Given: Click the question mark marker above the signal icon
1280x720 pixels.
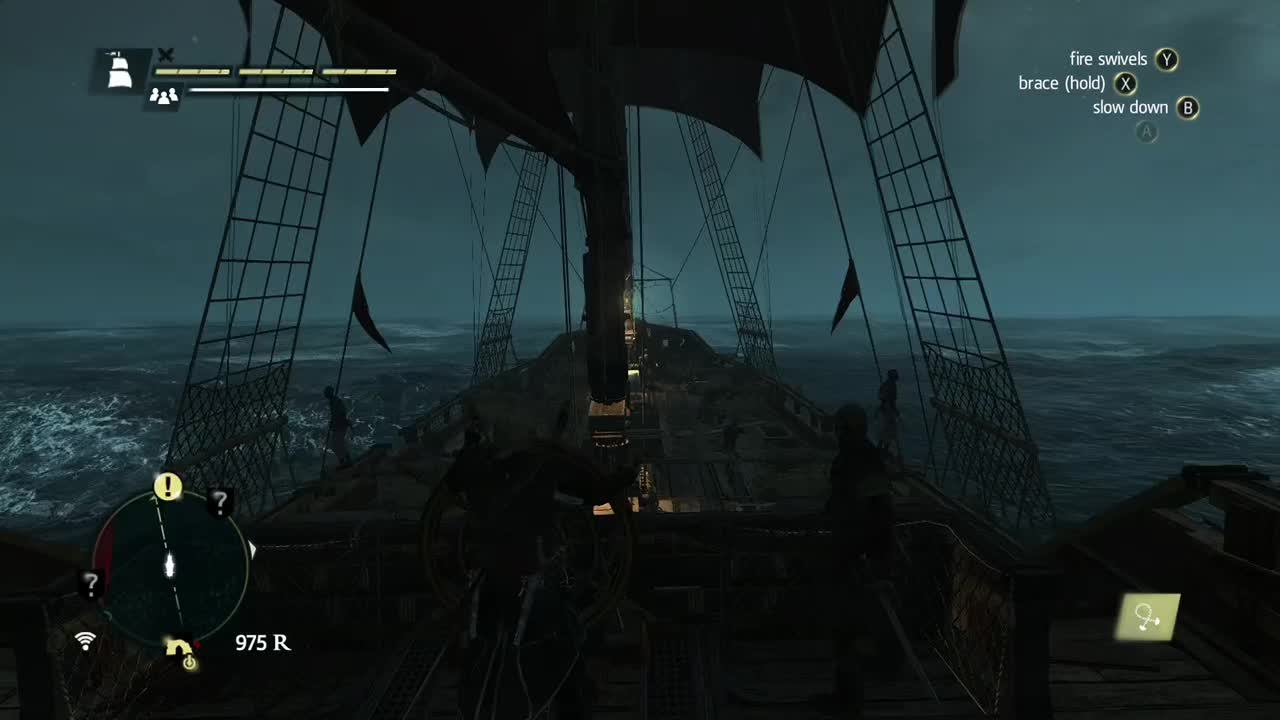Looking at the screenshot, I should pyautogui.click(x=90, y=583).
